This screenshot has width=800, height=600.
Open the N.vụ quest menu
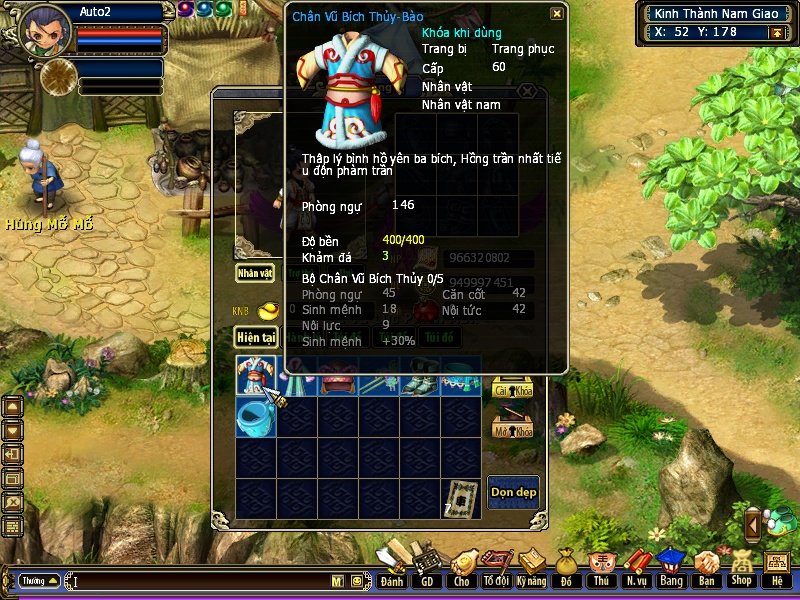pyautogui.click(x=636, y=568)
